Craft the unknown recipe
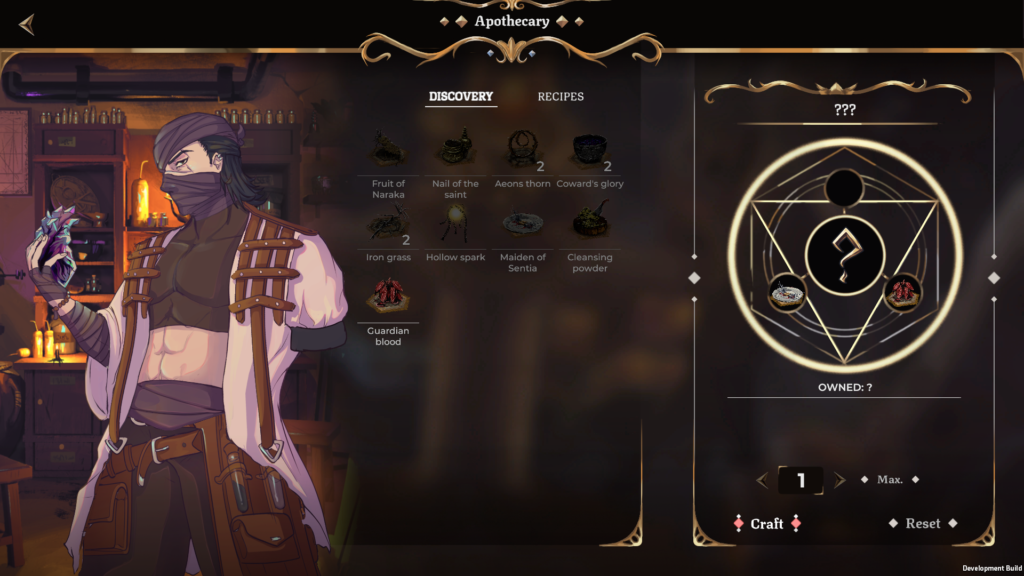This screenshot has height=576, width=1024. tap(767, 524)
